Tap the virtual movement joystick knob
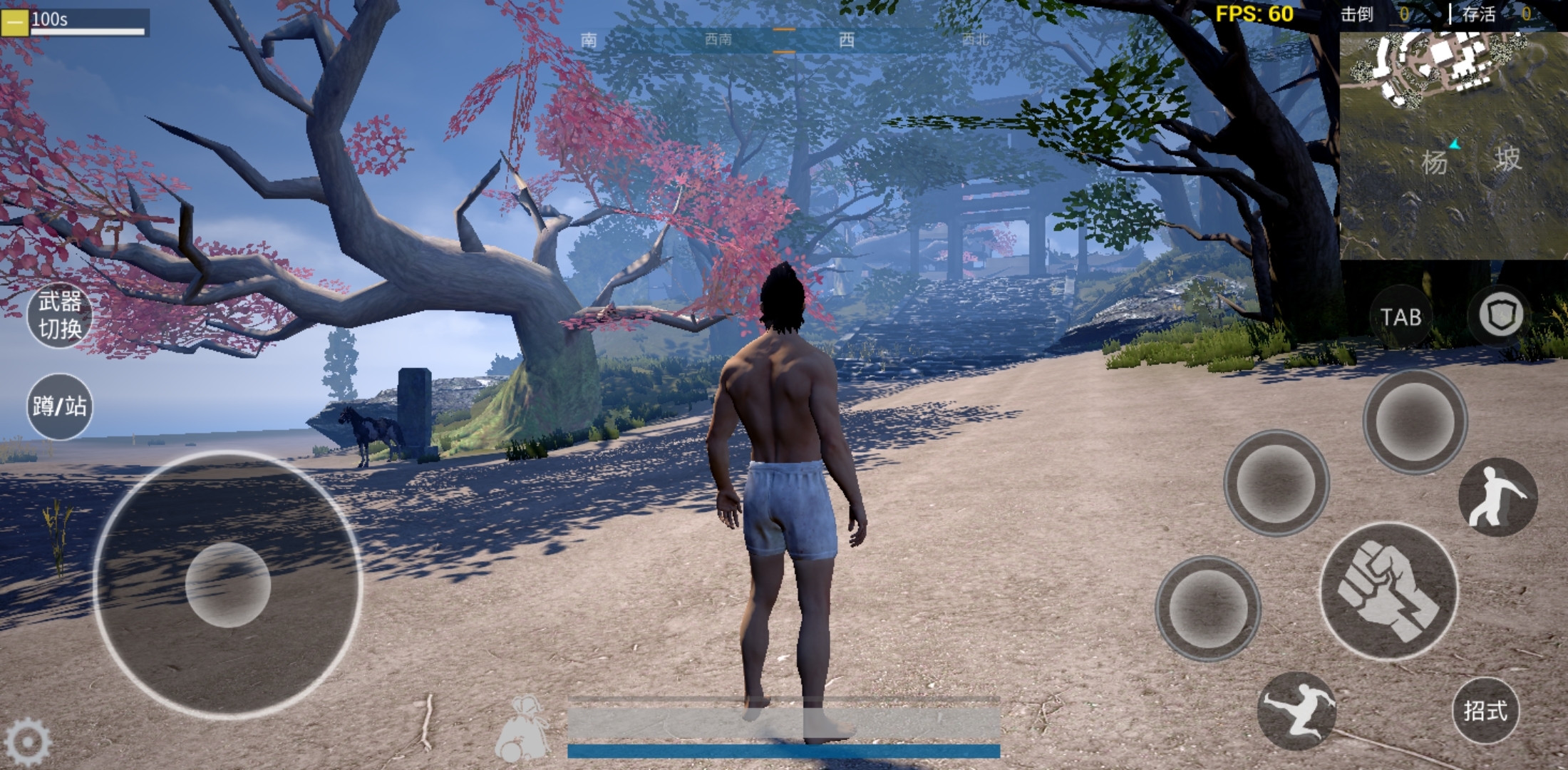Screen dimensions: 1568x770 pyautogui.click(x=228, y=585)
